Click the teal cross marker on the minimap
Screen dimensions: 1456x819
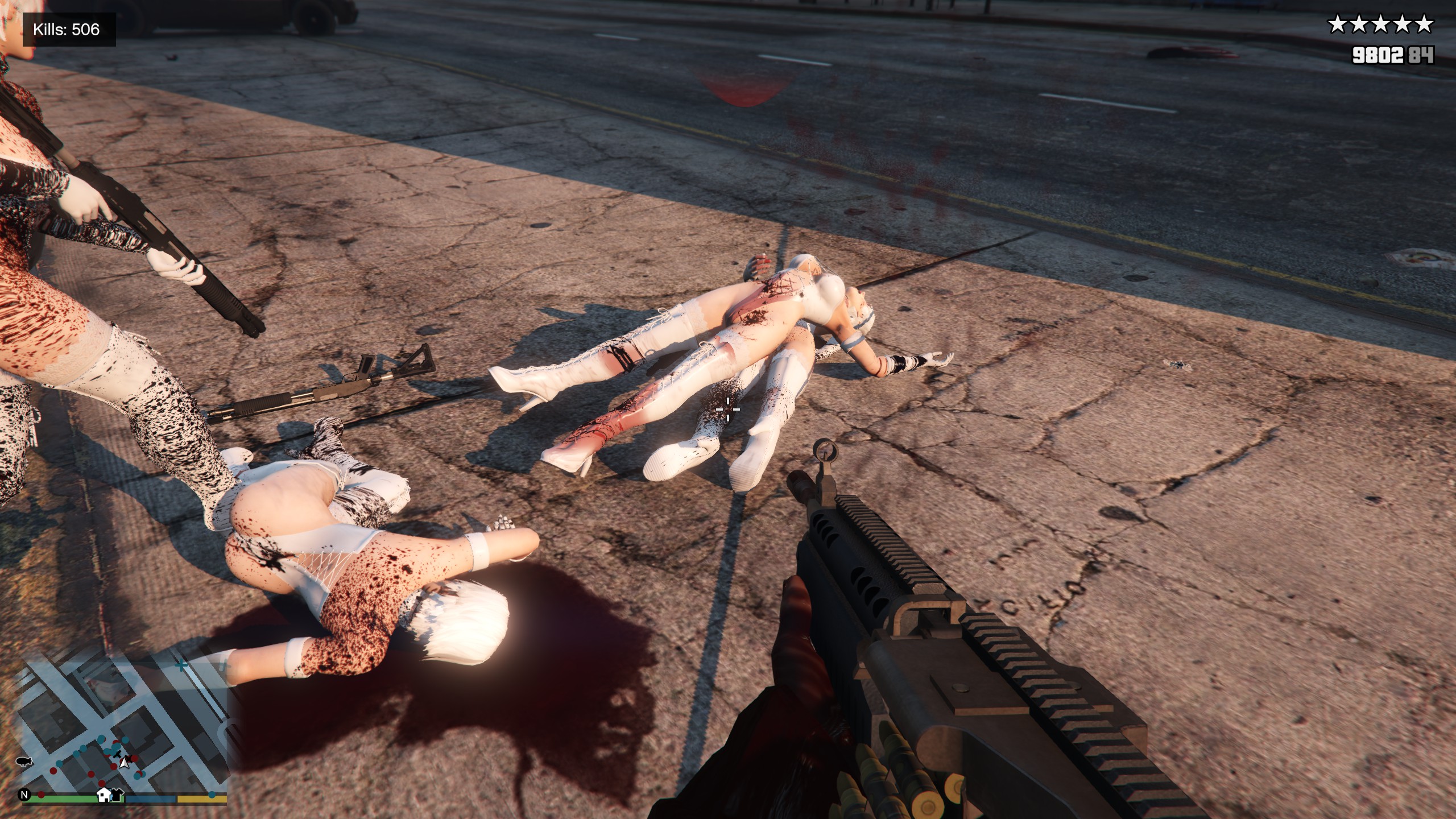click(181, 665)
